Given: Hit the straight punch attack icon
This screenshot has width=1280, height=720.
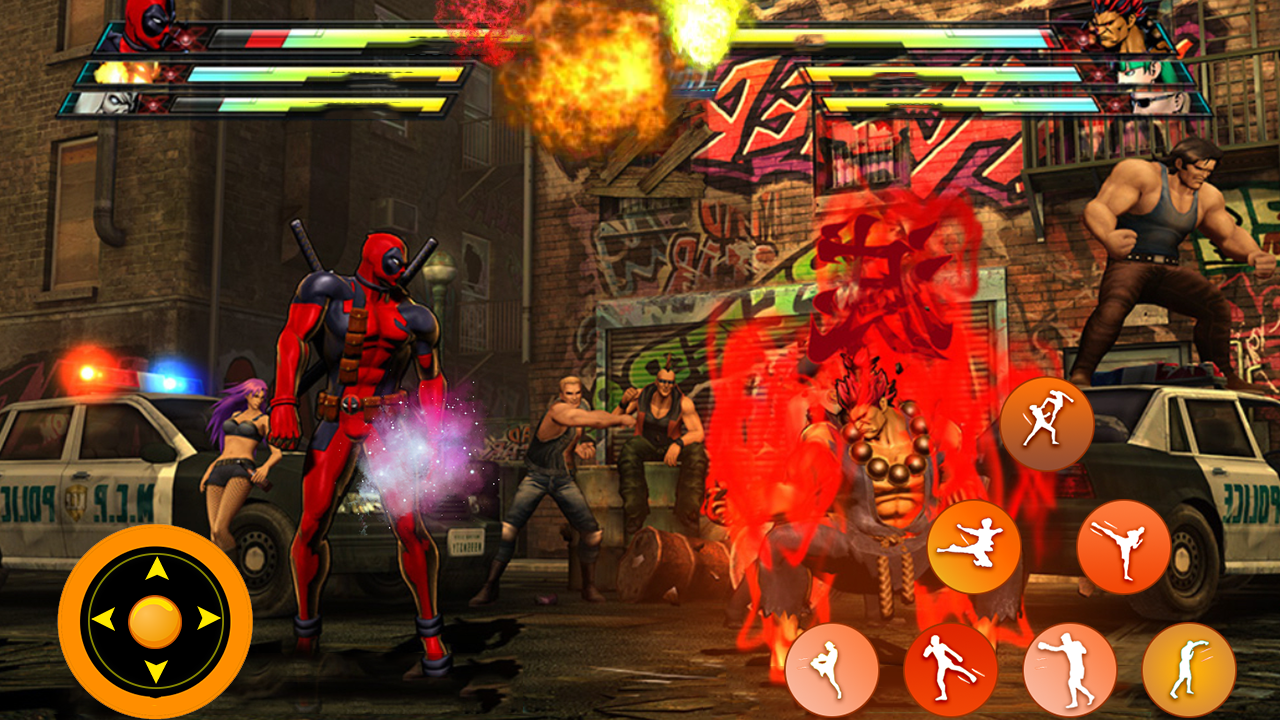Looking at the screenshot, I should [1072, 668].
